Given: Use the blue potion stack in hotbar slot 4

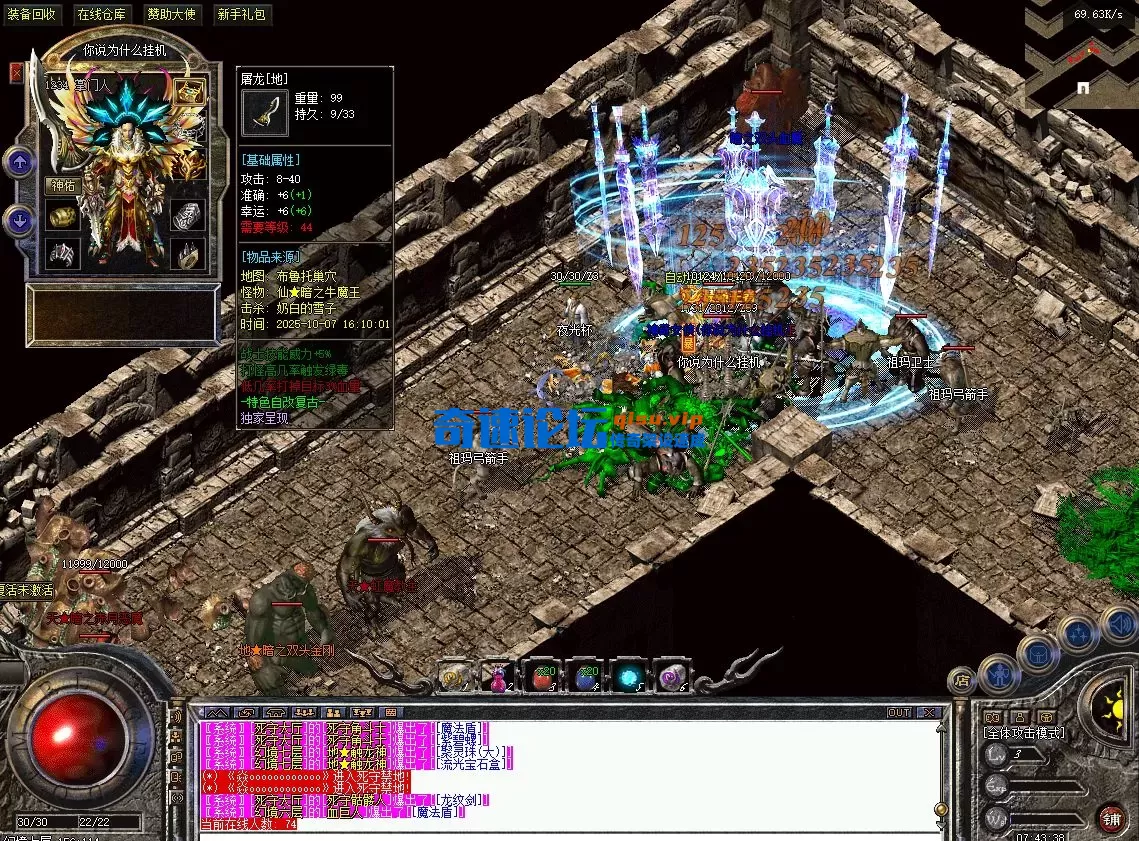Looking at the screenshot, I should (x=587, y=679).
